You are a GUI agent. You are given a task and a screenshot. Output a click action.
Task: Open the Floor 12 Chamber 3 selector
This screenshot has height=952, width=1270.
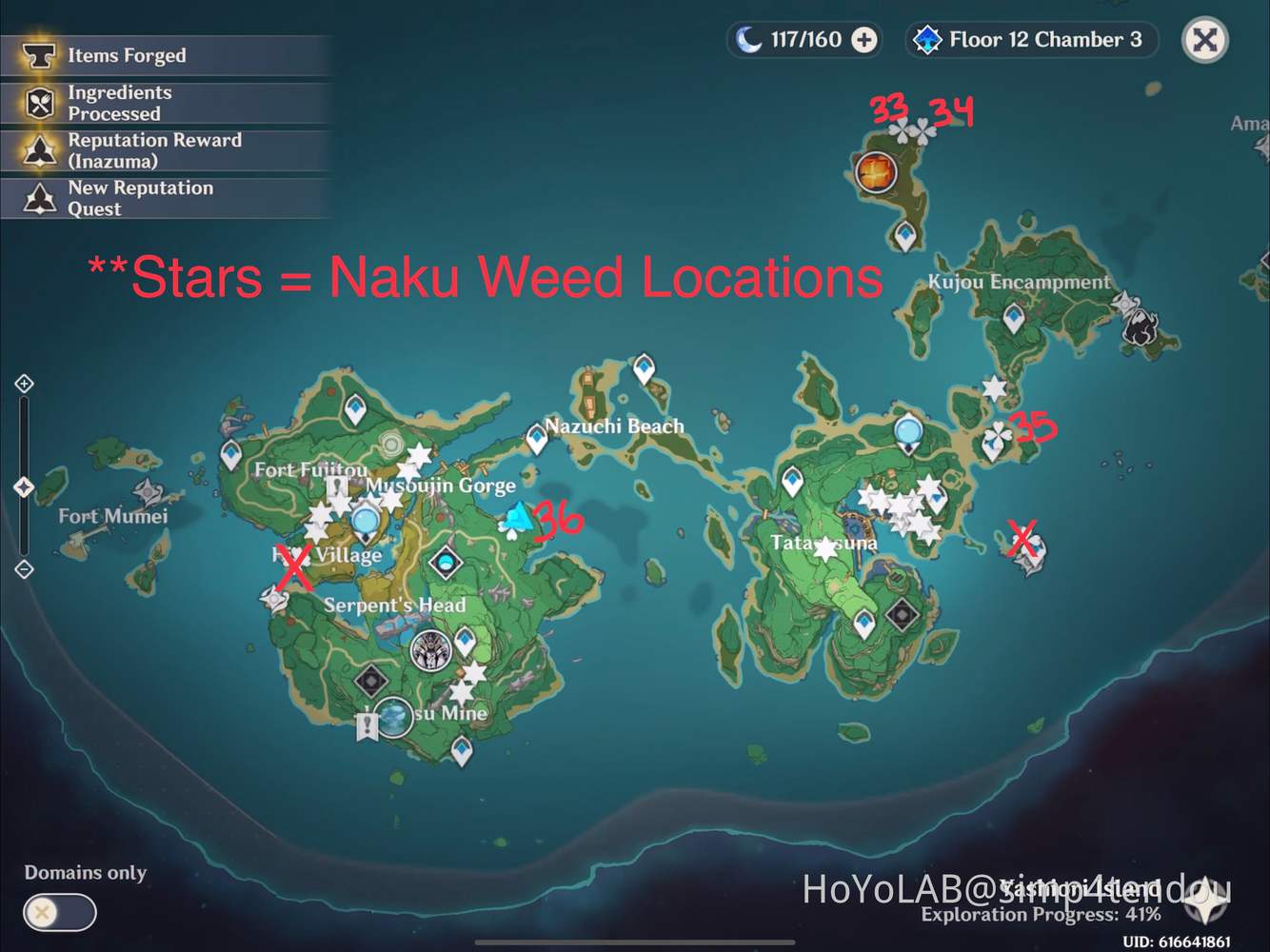[1030, 40]
